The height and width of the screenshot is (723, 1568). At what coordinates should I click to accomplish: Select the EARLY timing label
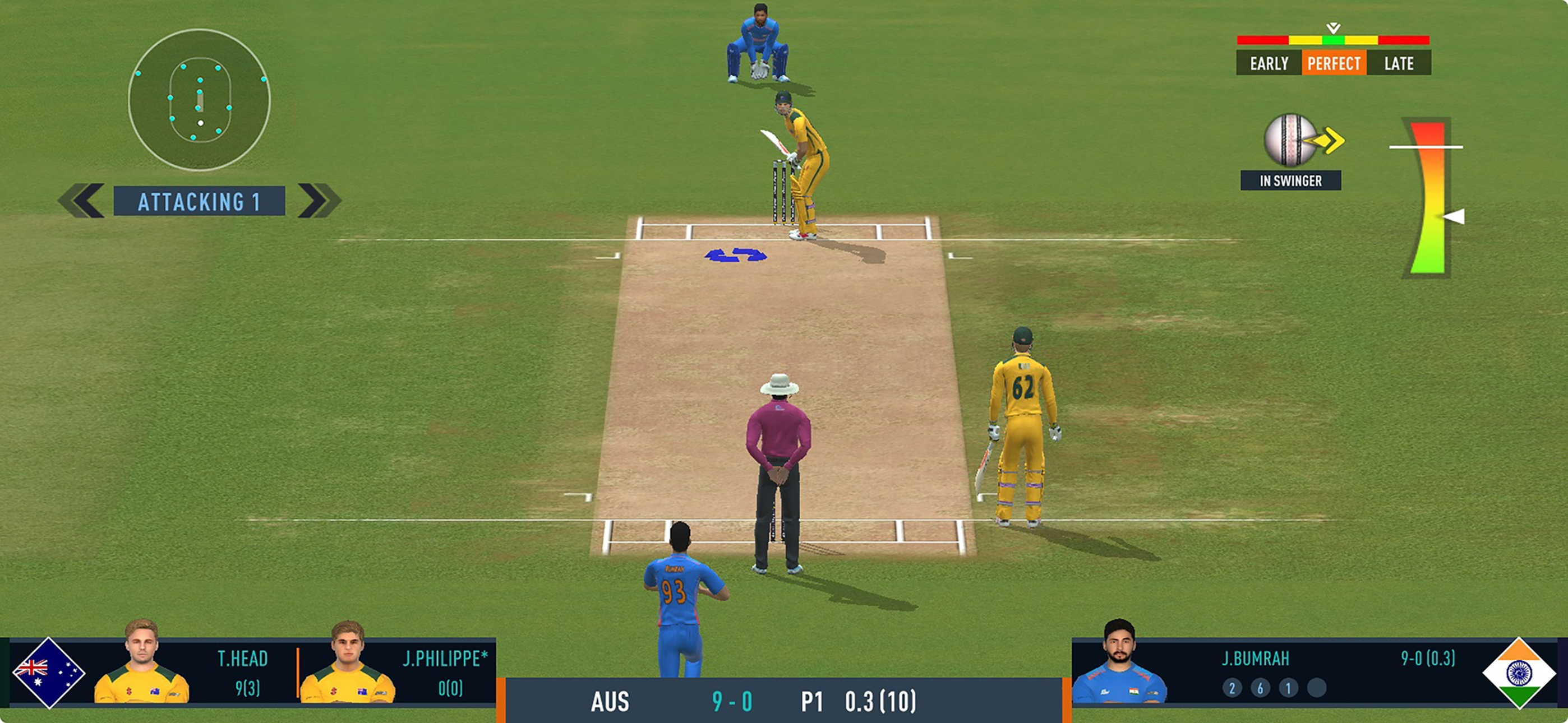[x=1269, y=63]
